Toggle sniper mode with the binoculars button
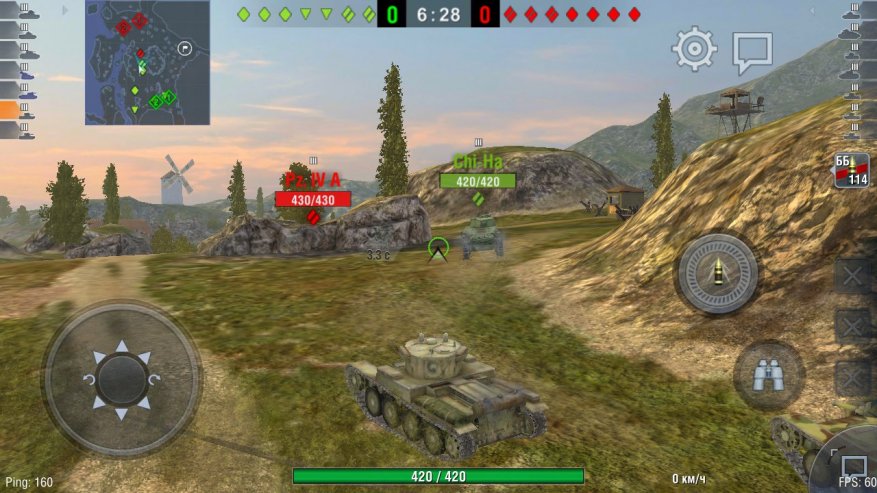Image resolution: width=877 pixels, height=493 pixels. tap(768, 375)
